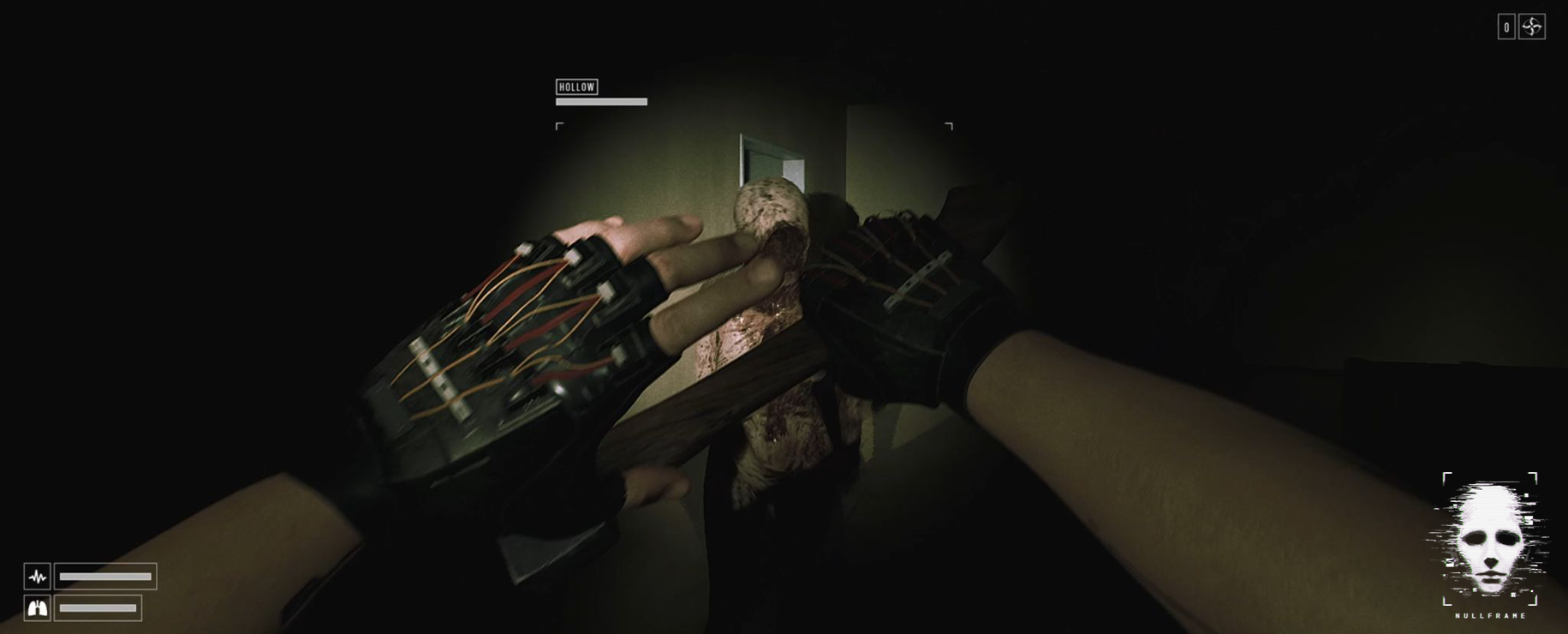The image size is (1568, 634).
Task: Click the pinwheel item icon
Action: tap(1532, 27)
